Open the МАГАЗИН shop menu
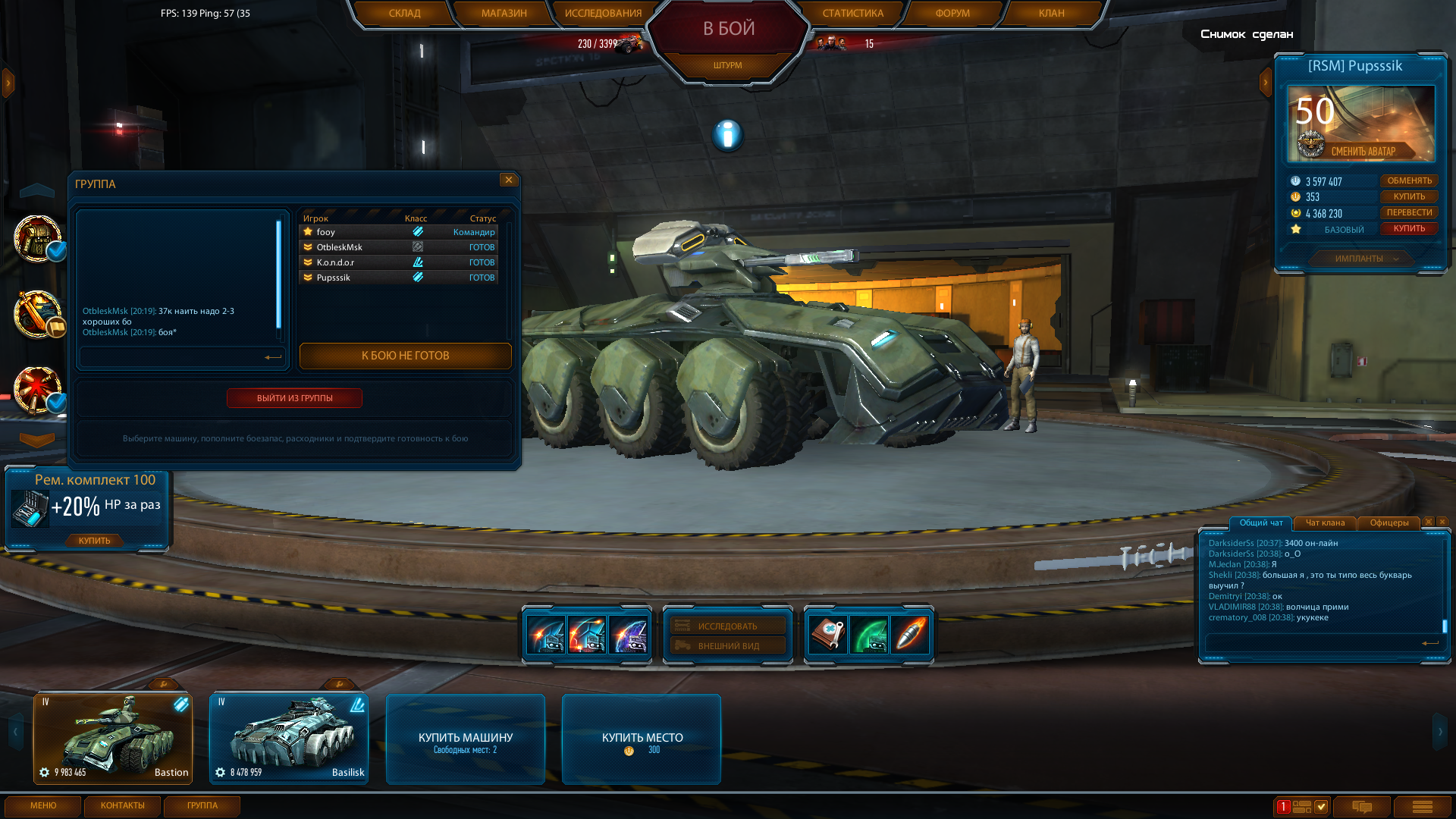This screenshot has height=819, width=1456. pos(504,13)
